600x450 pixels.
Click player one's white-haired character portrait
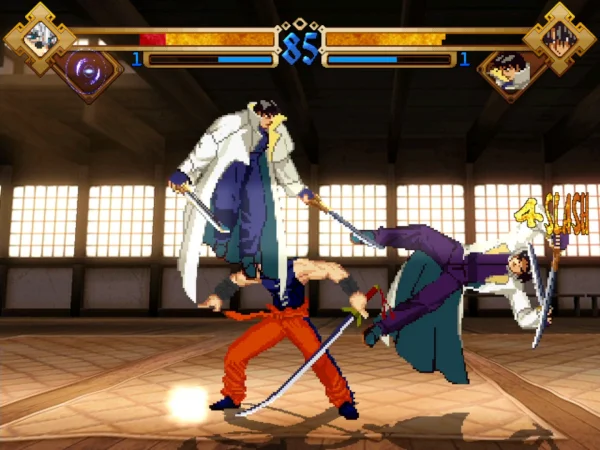click(40, 38)
